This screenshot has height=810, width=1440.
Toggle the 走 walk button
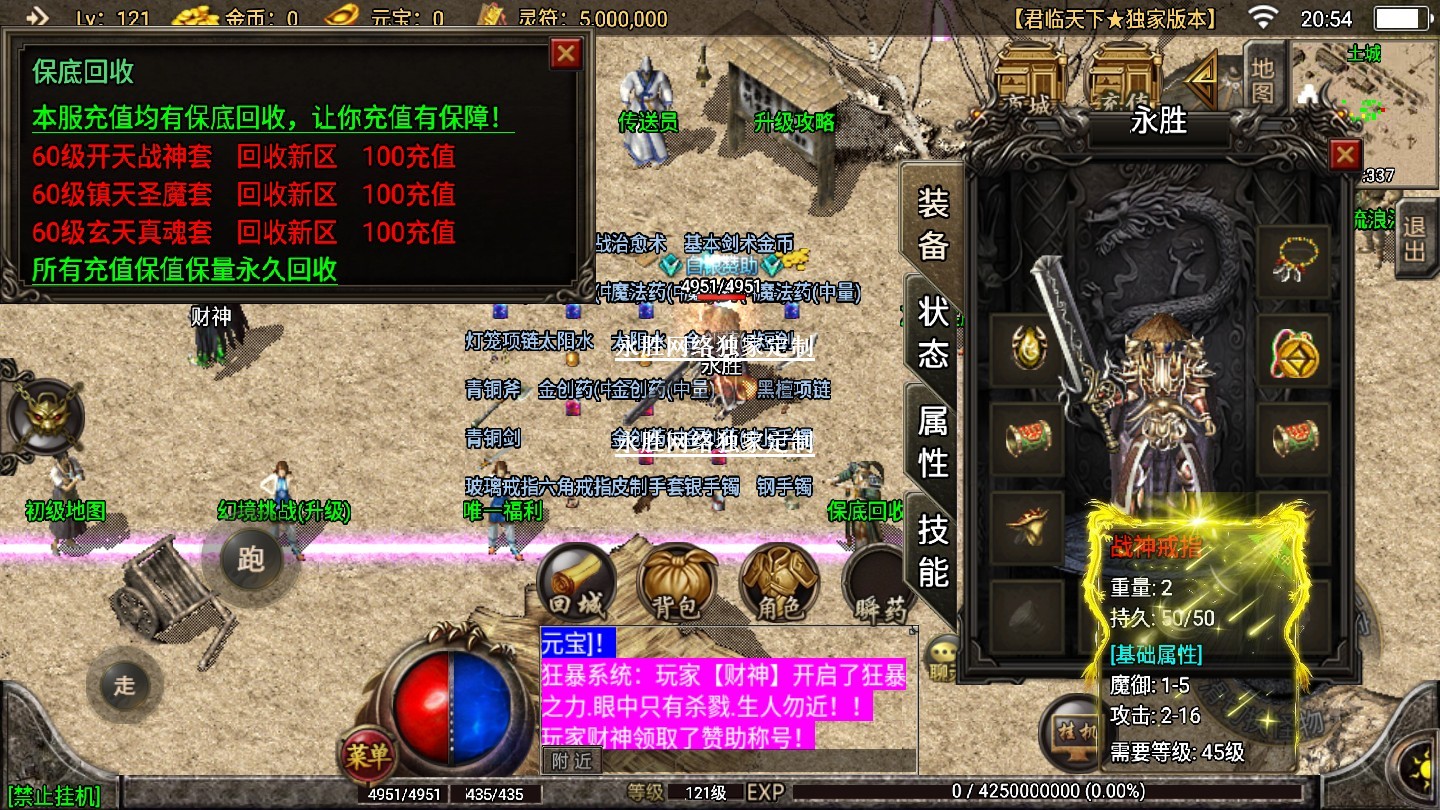click(x=124, y=685)
